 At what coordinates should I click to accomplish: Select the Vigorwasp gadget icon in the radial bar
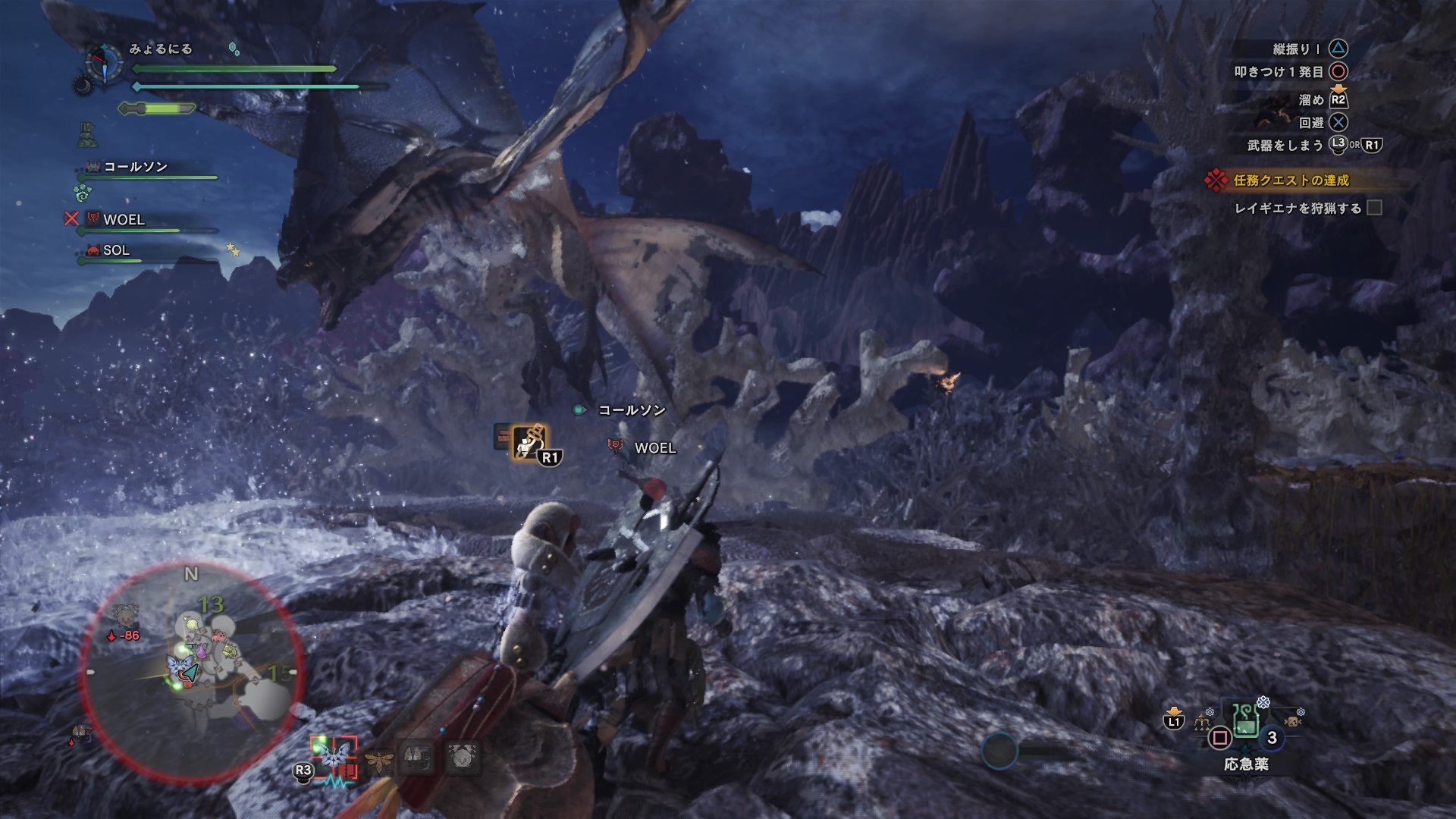[379, 760]
